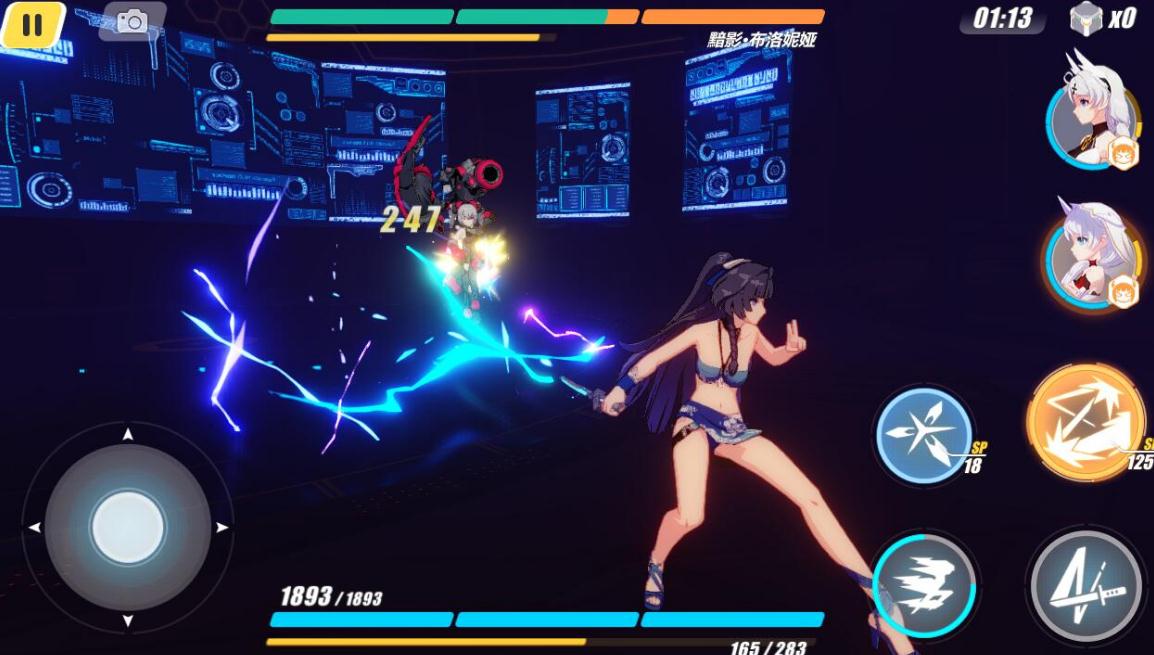The height and width of the screenshot is (655, 1154).
Task: Open the camera screenshot mode
Action: 131,22
